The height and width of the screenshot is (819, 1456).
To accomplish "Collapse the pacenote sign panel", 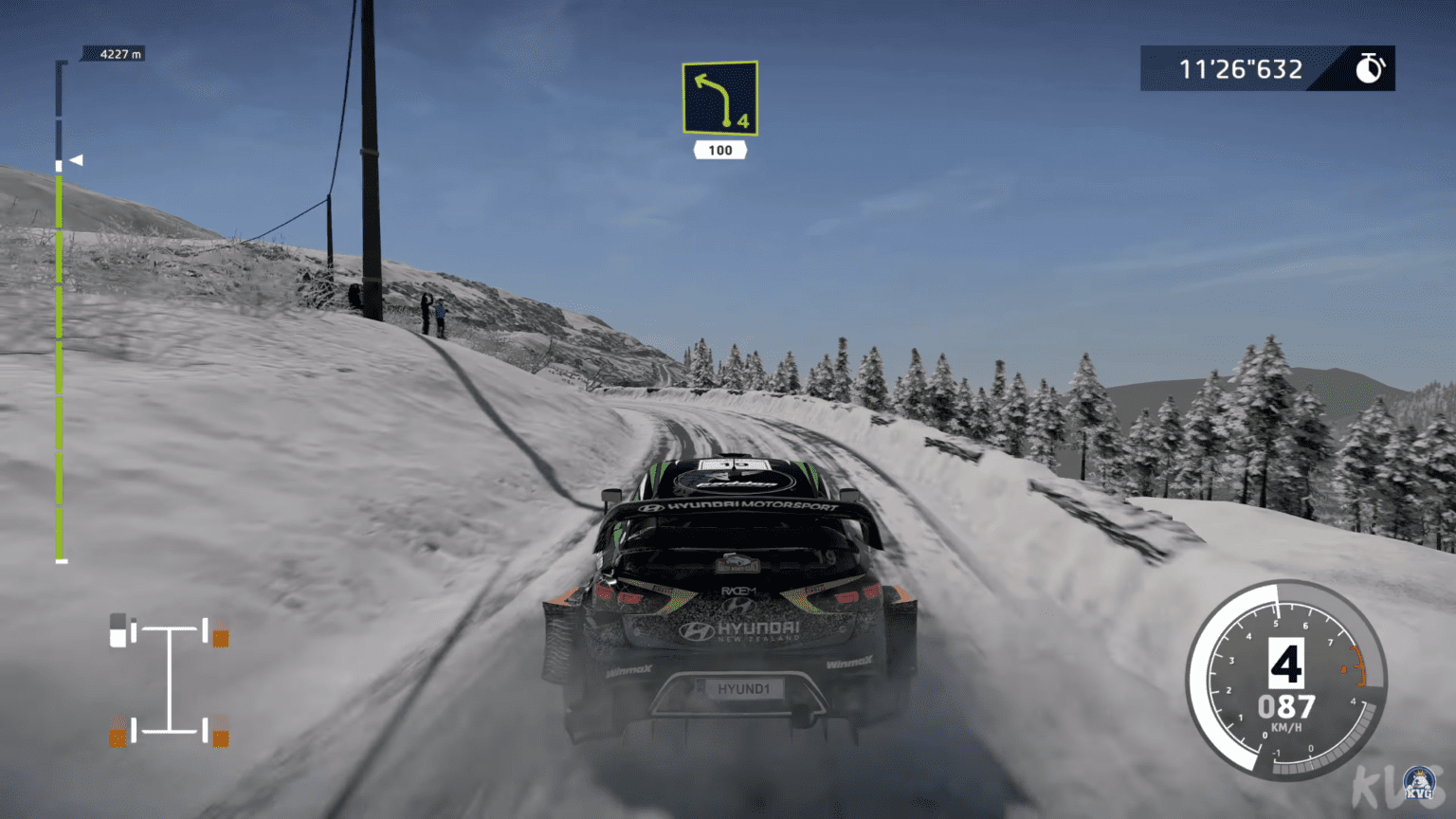I will [720, 99].
